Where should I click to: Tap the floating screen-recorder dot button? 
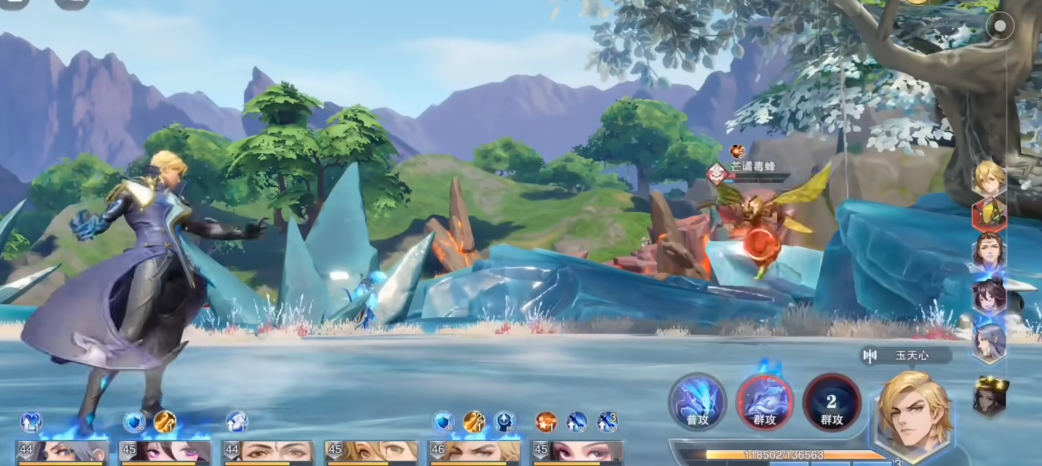(999, 27)
